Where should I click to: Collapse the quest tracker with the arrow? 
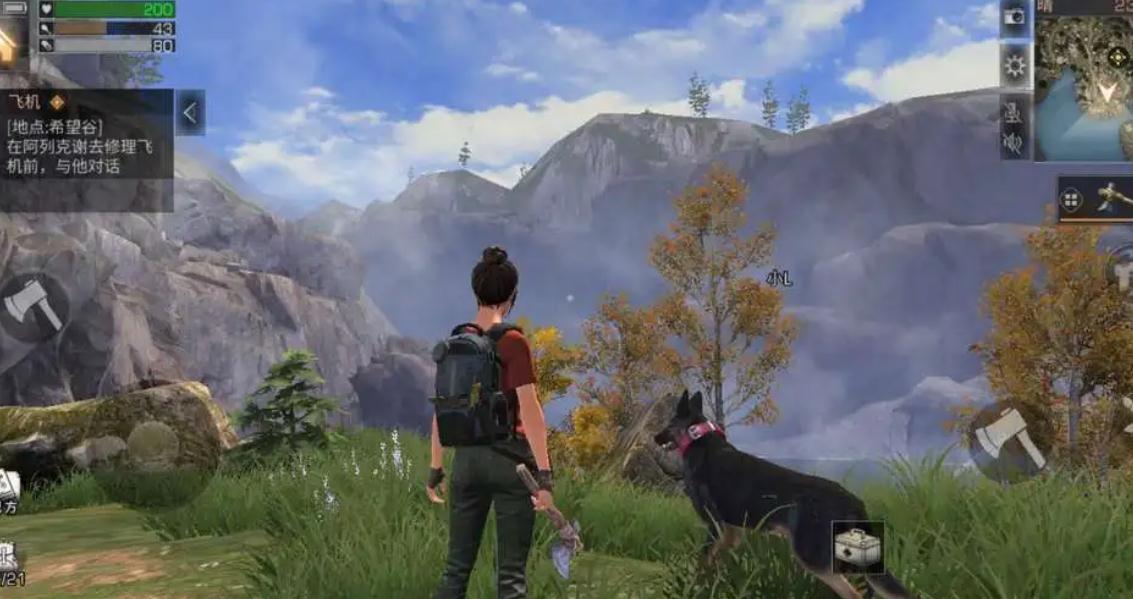(190, 112)
